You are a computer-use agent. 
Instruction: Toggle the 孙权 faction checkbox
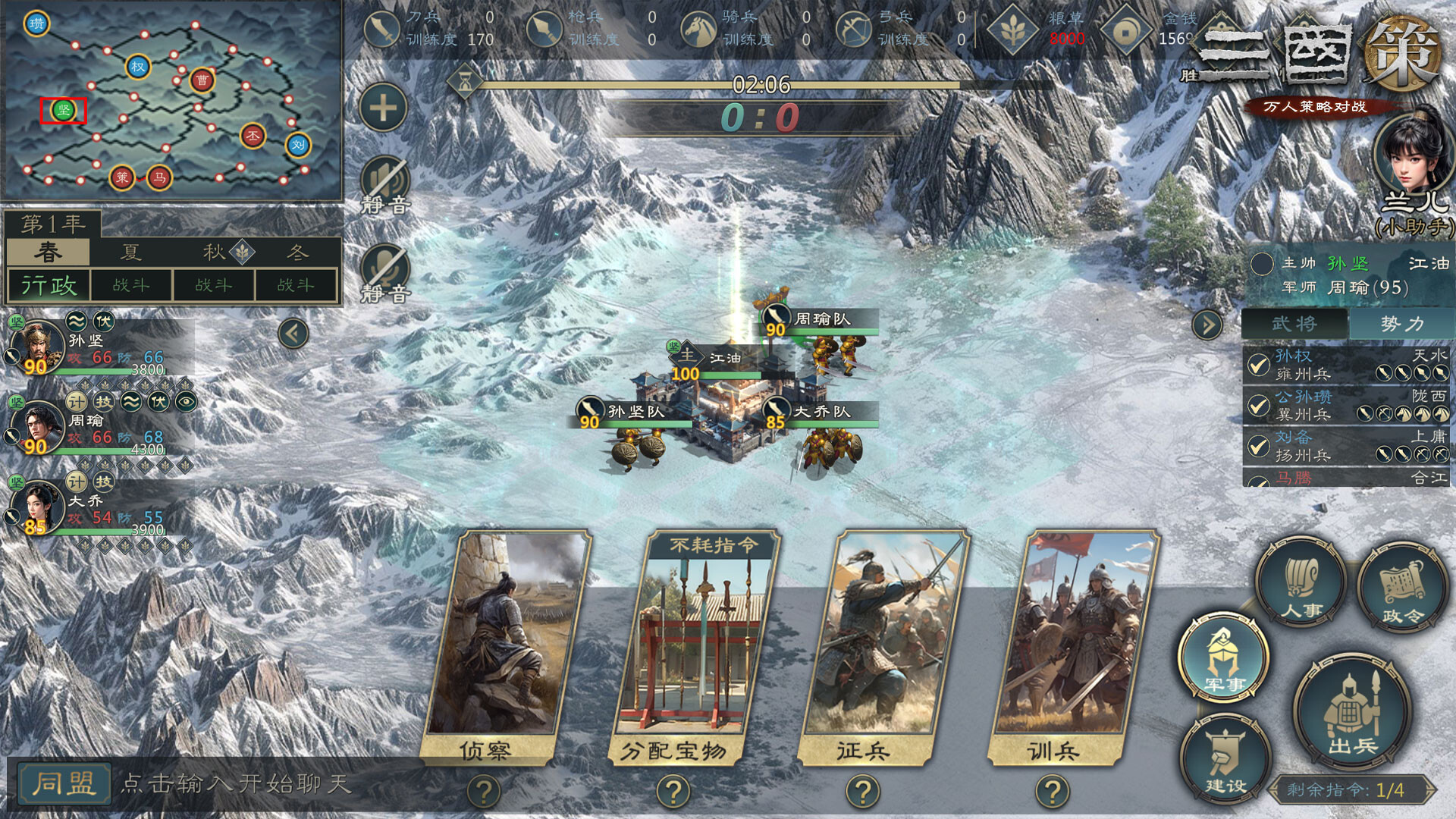coord(1259,365)
